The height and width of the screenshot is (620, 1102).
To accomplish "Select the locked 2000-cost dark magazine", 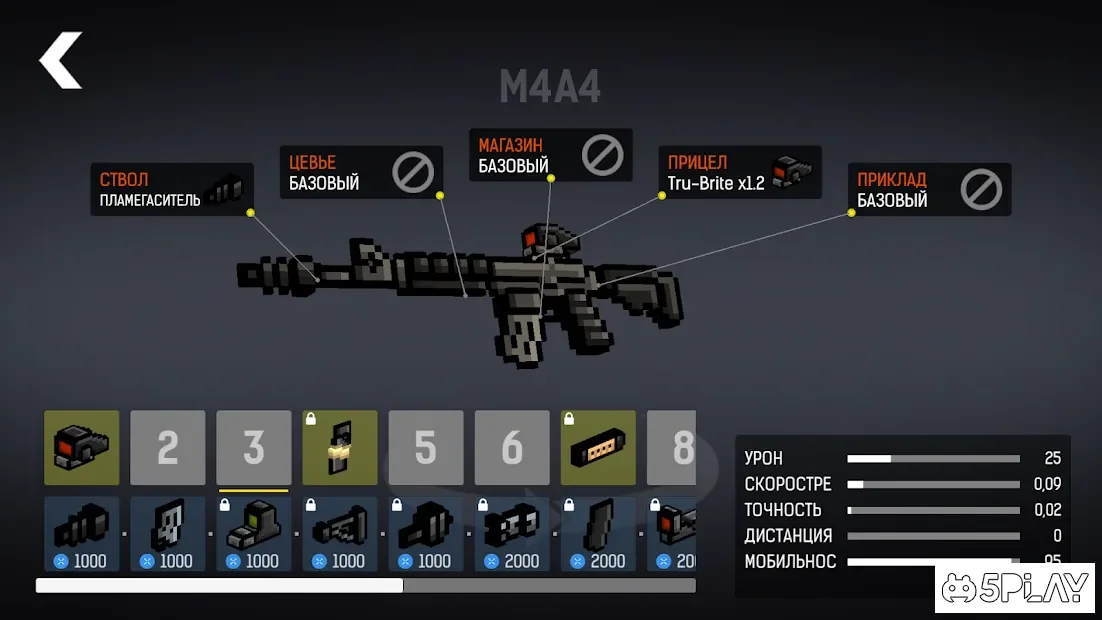I will click(598, 534).
